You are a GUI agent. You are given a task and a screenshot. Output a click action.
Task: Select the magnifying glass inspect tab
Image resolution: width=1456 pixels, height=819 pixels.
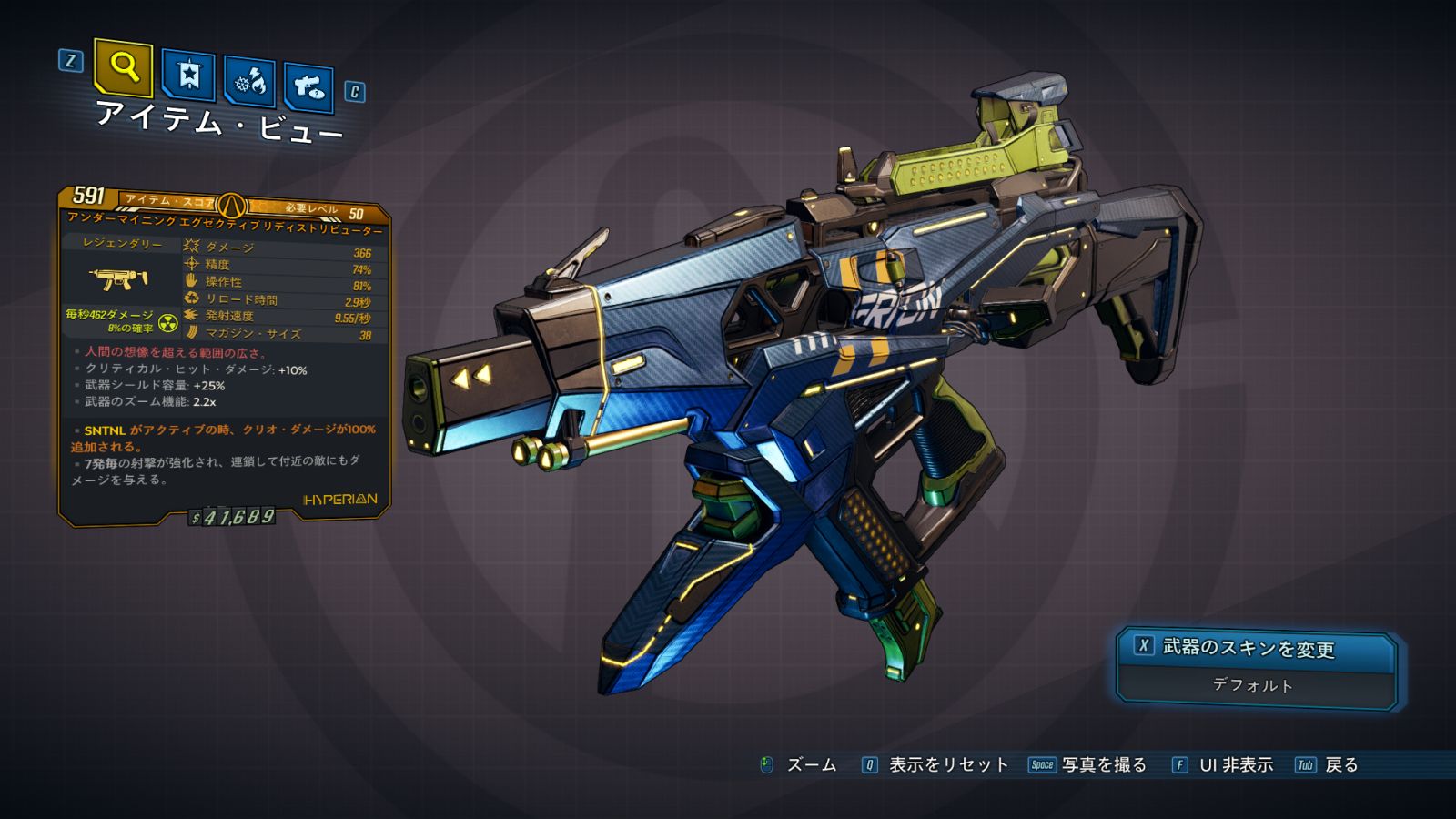123,66
